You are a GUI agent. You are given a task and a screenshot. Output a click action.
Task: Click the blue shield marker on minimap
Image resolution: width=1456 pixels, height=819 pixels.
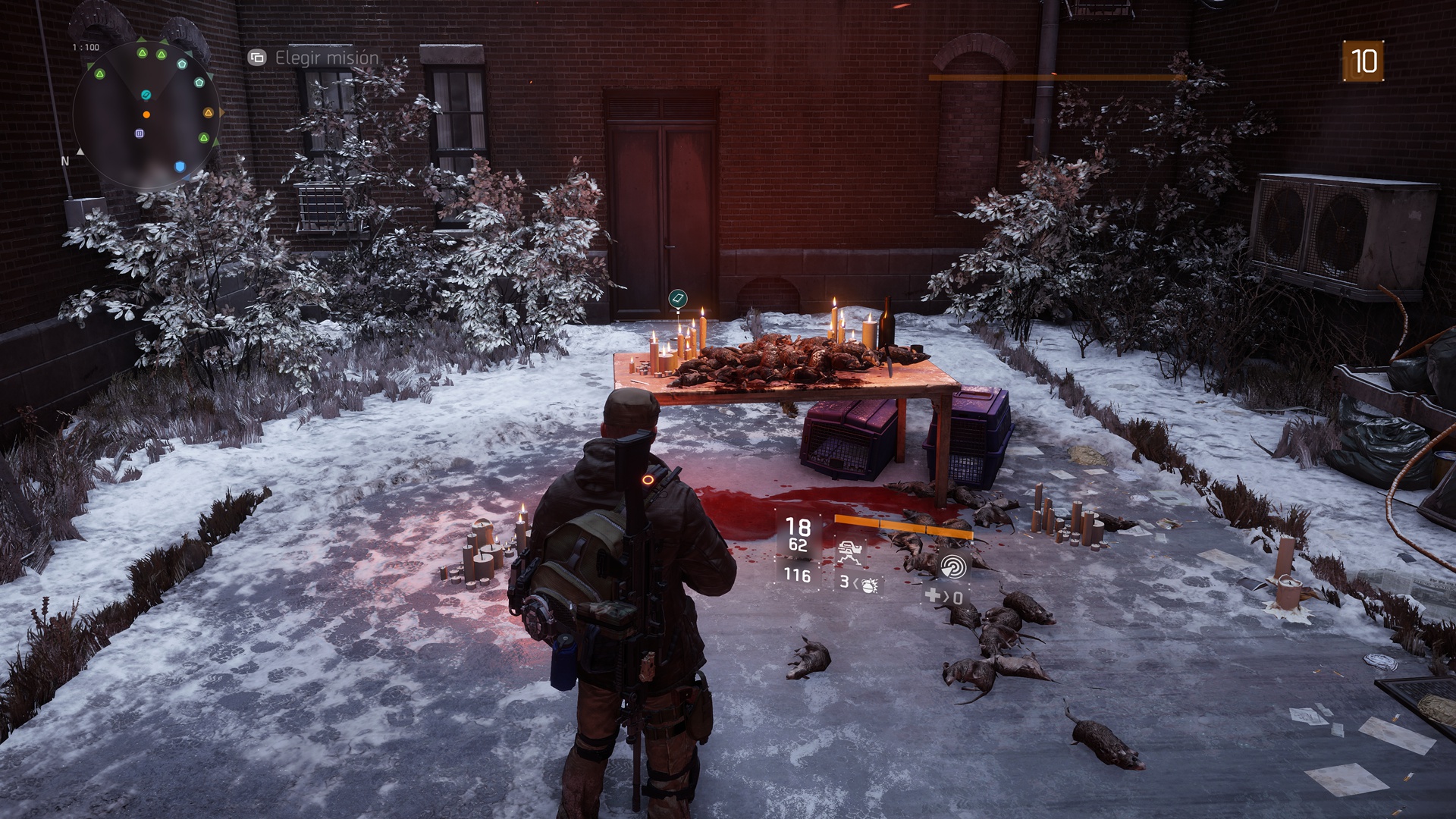point(180,167)
